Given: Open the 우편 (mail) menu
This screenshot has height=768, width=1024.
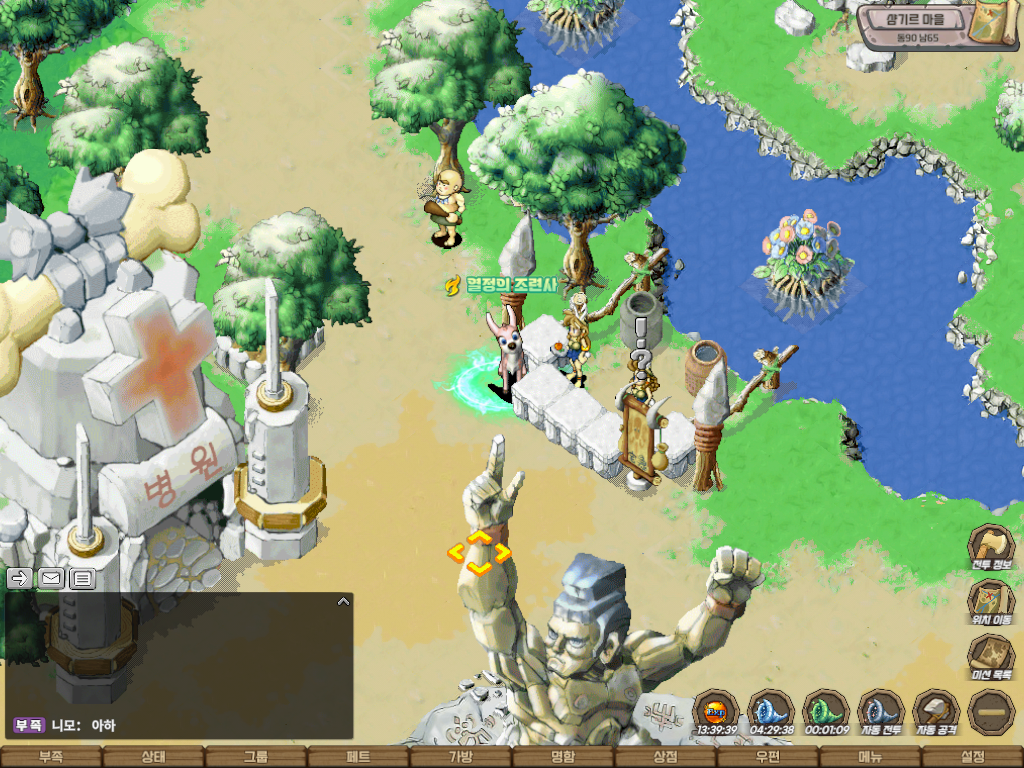Looking at the screenshot, I should [768, 757].
